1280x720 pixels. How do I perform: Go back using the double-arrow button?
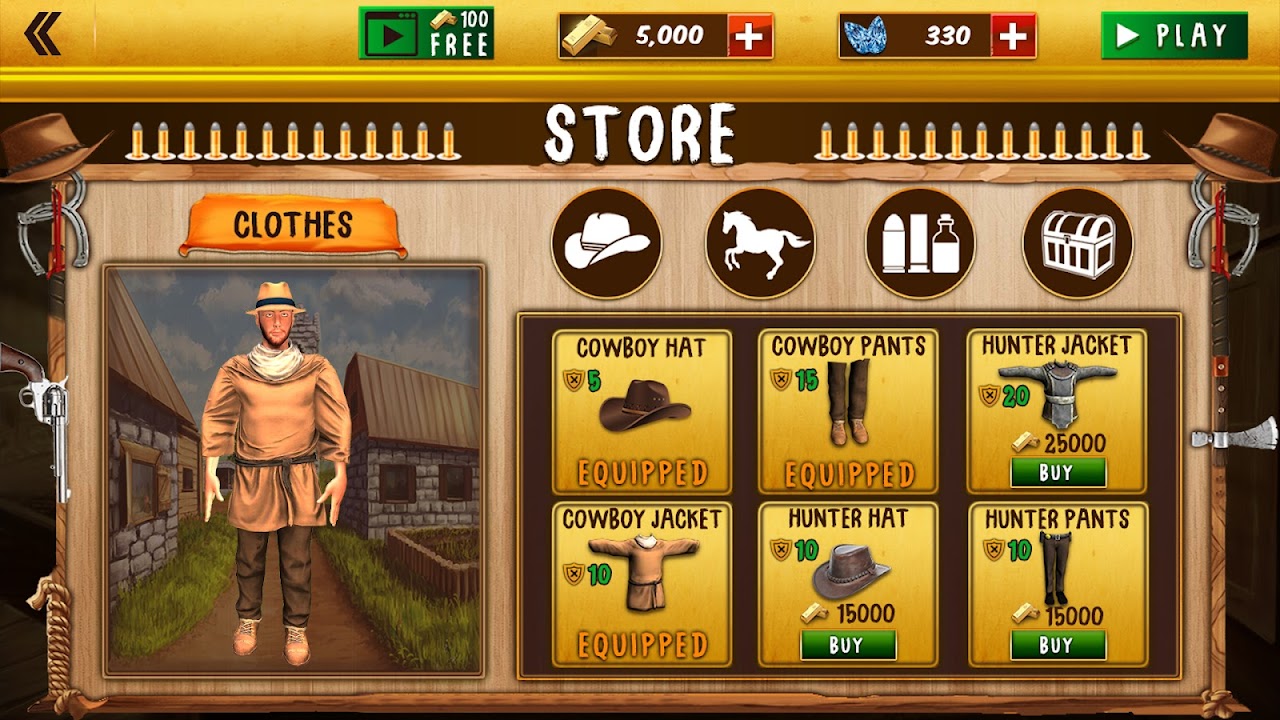[42, 34]
